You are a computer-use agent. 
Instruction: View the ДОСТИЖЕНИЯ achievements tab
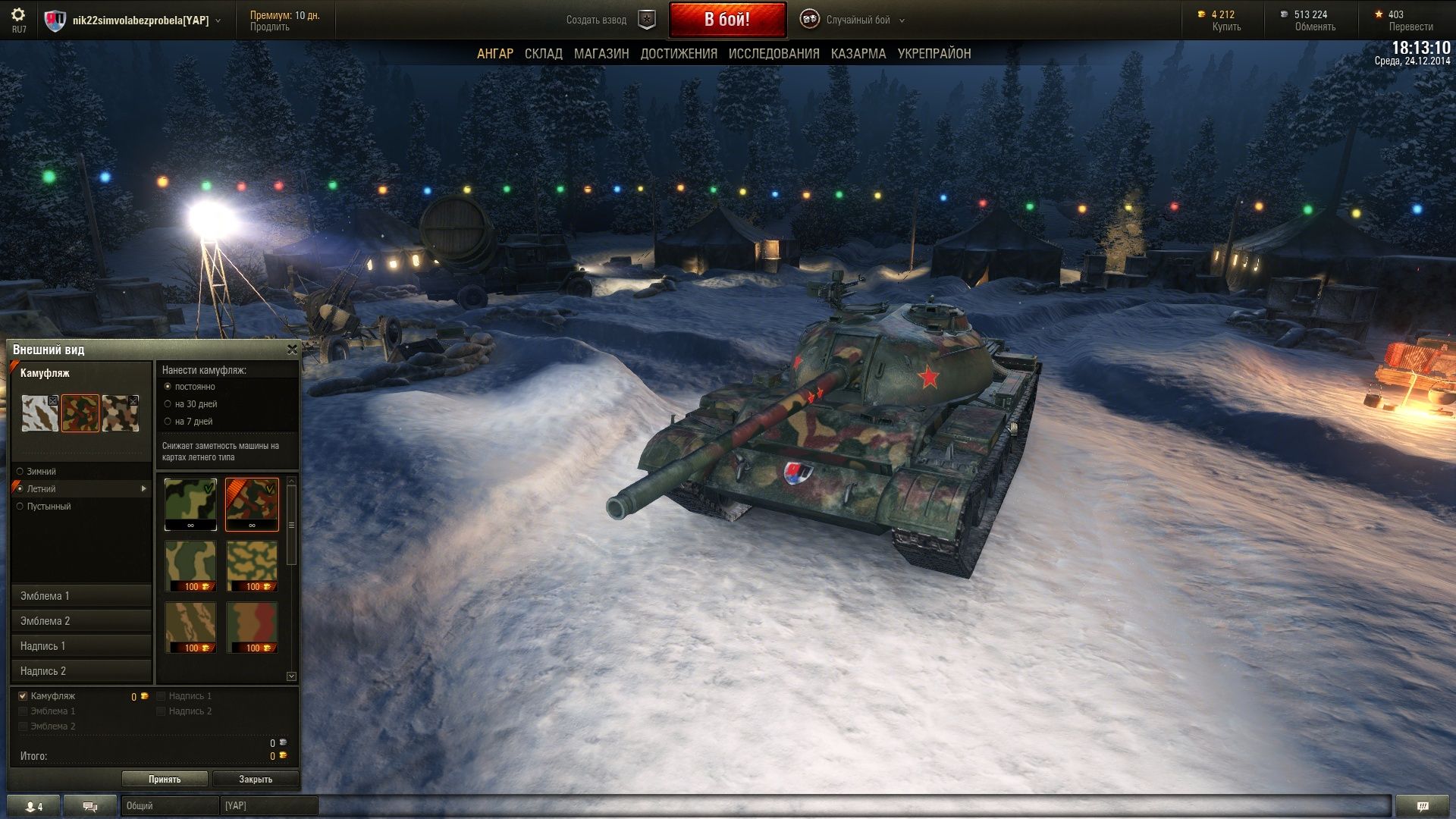(x=679, y=54)
